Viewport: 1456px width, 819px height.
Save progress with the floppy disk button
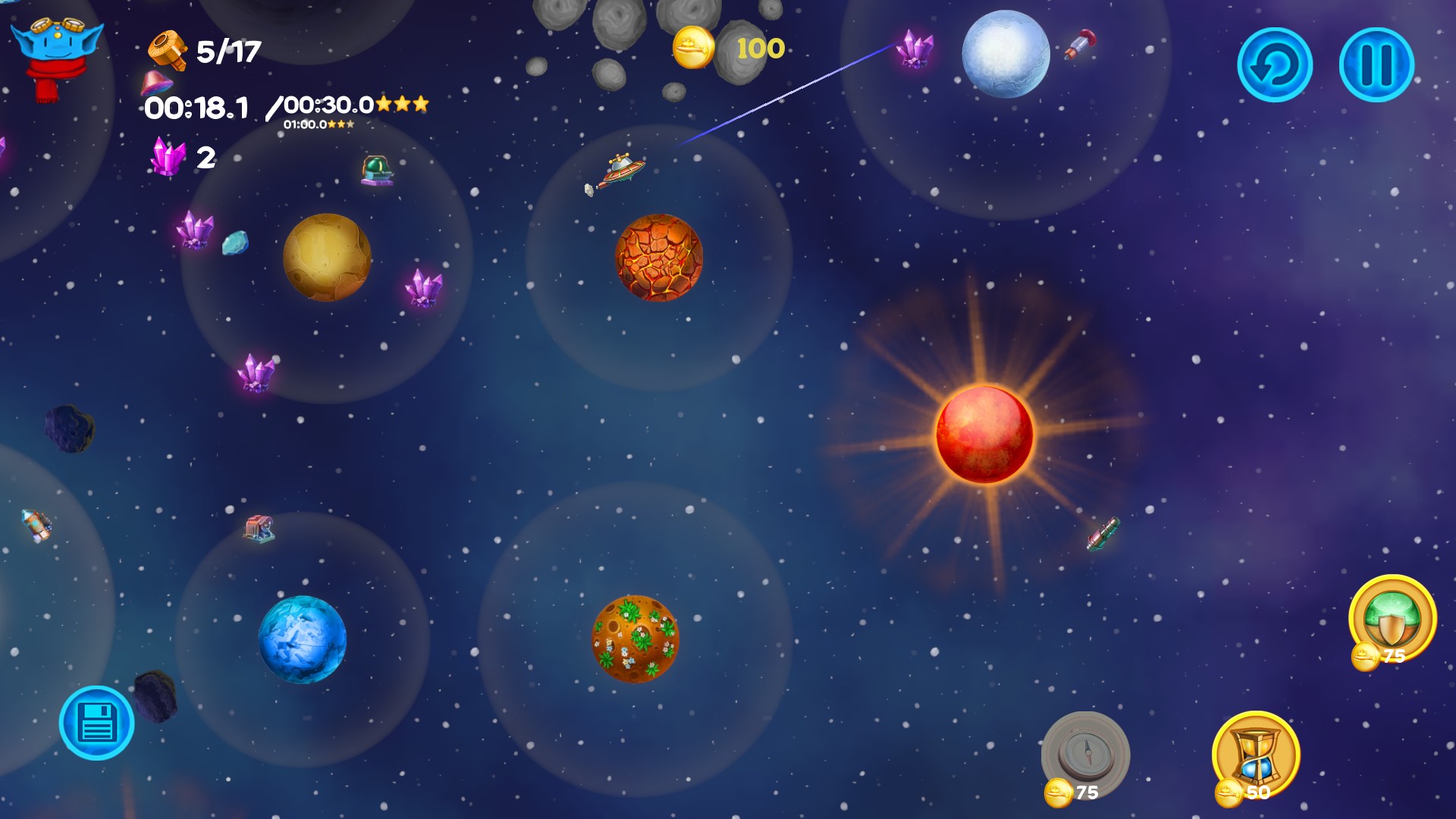(x=97, y=723)
